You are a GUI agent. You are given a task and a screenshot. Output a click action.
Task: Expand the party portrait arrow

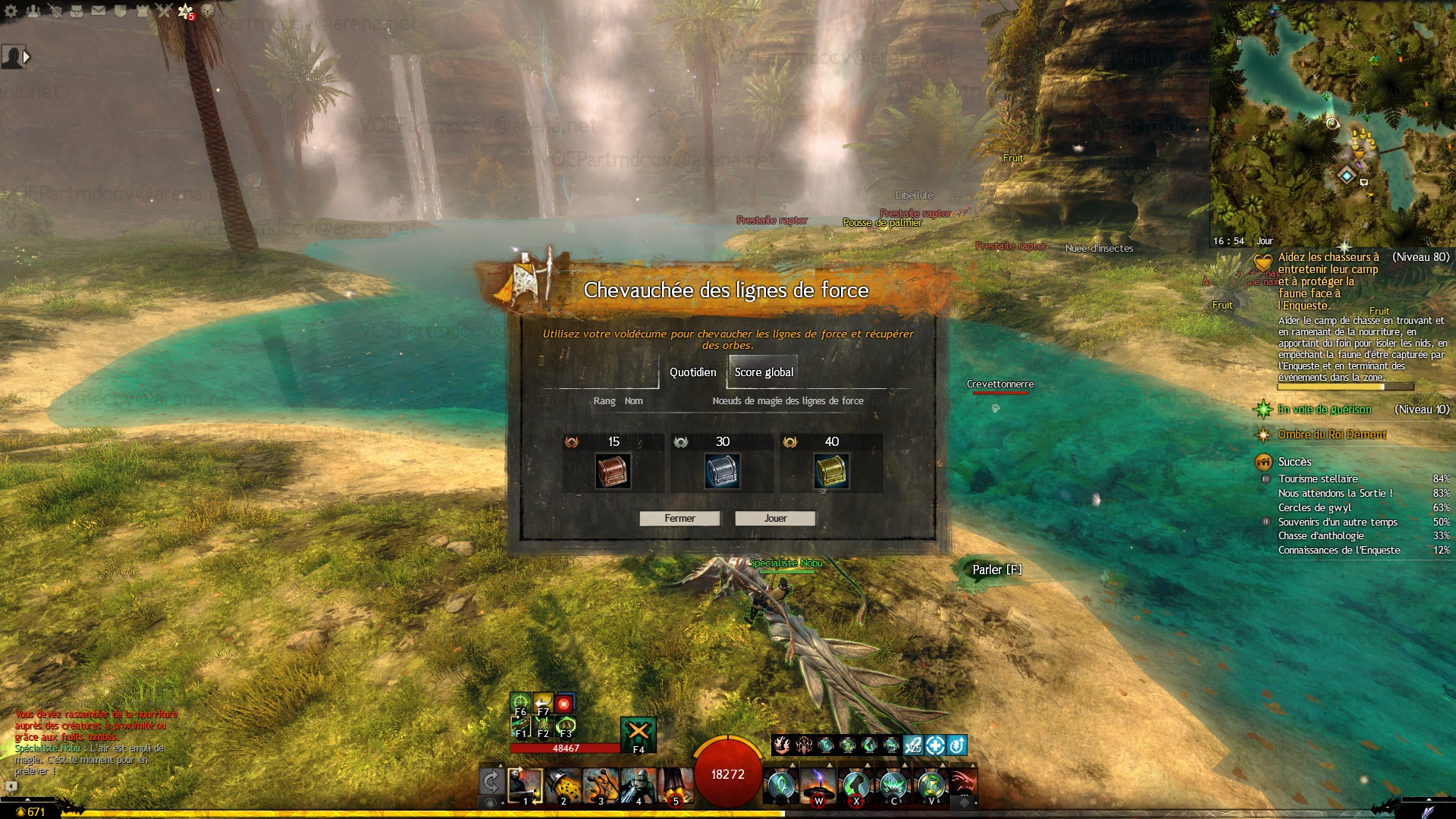coord(27,57)
